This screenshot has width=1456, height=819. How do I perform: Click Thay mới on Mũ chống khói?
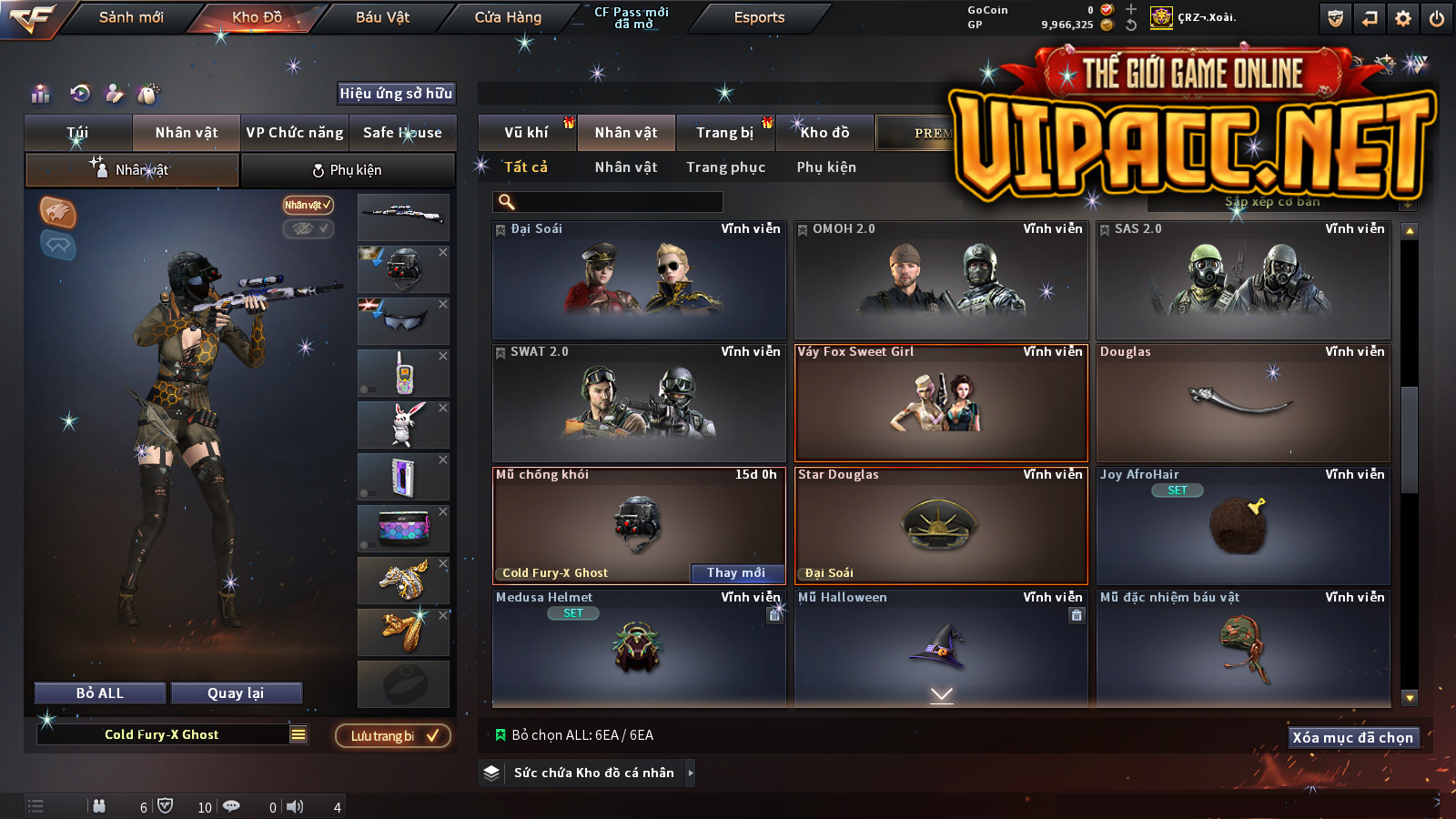point(736,572)
